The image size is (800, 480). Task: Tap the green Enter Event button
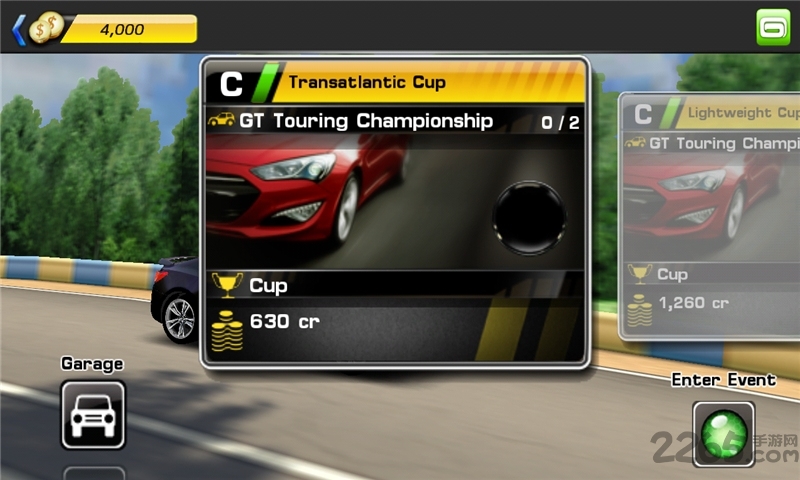click(x=723, y=432)
